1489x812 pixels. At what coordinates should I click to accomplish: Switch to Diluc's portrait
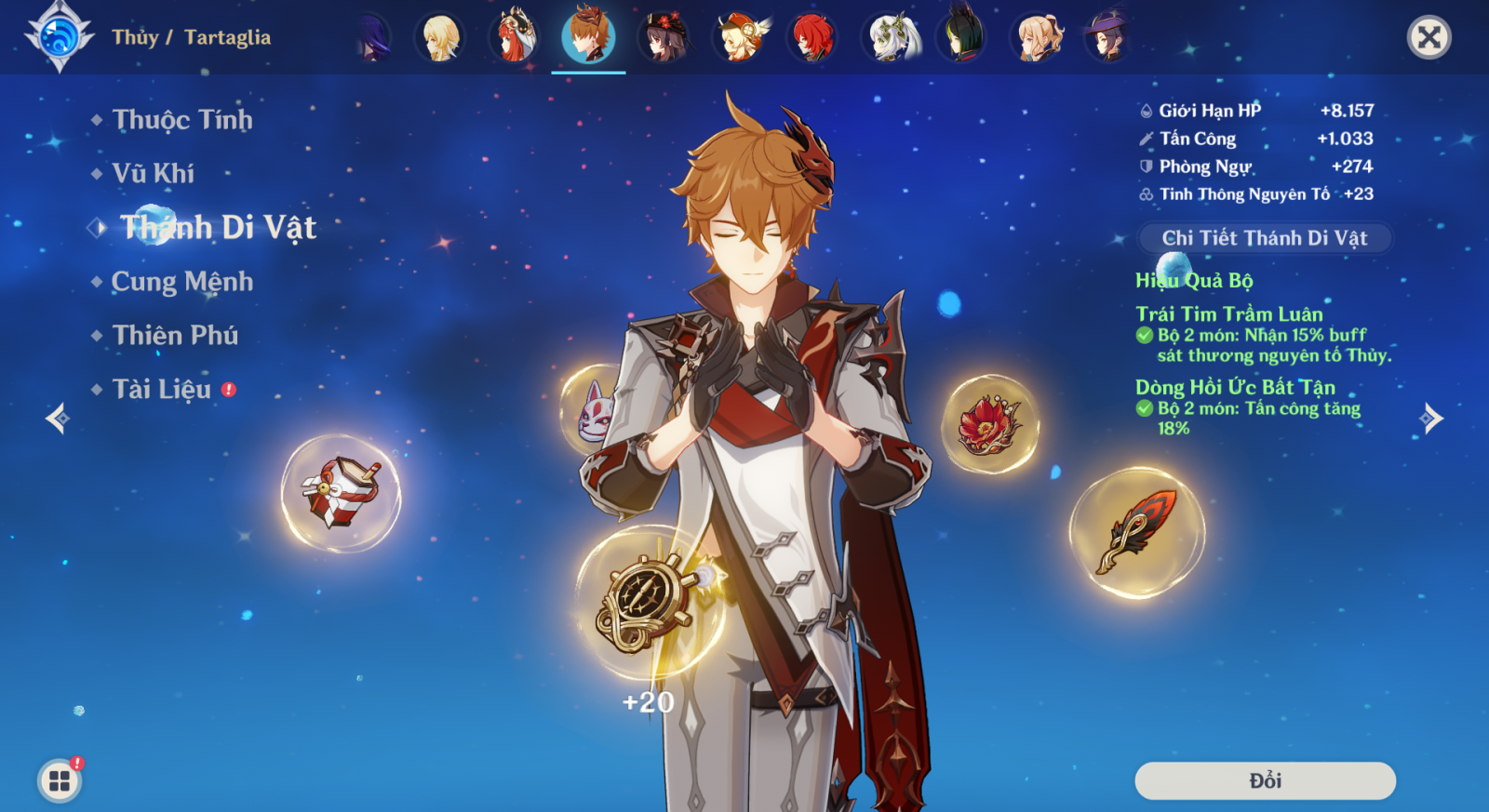(812, 37)
